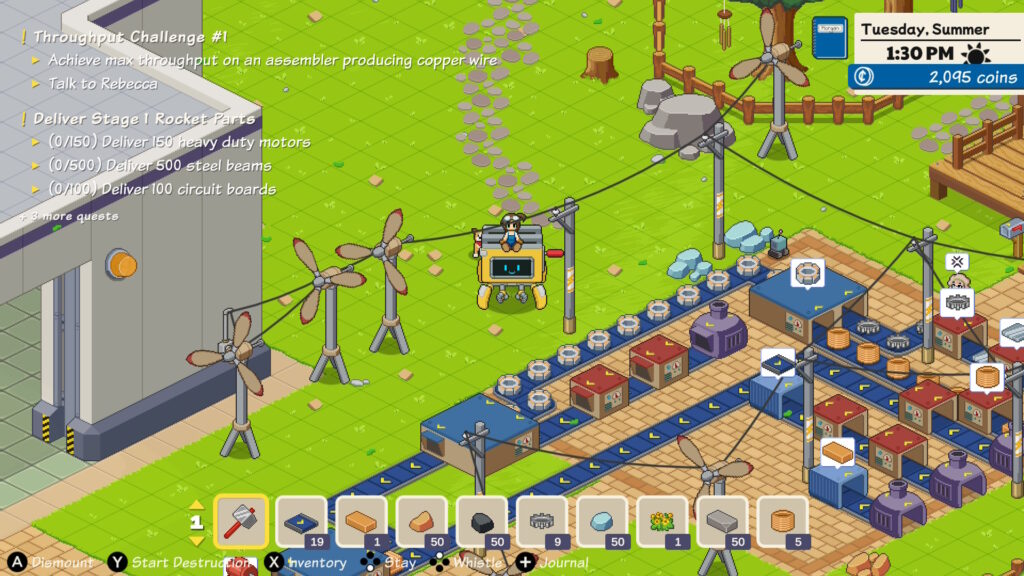Pick the coal slot in the hotbar

(x=481, y=521)
